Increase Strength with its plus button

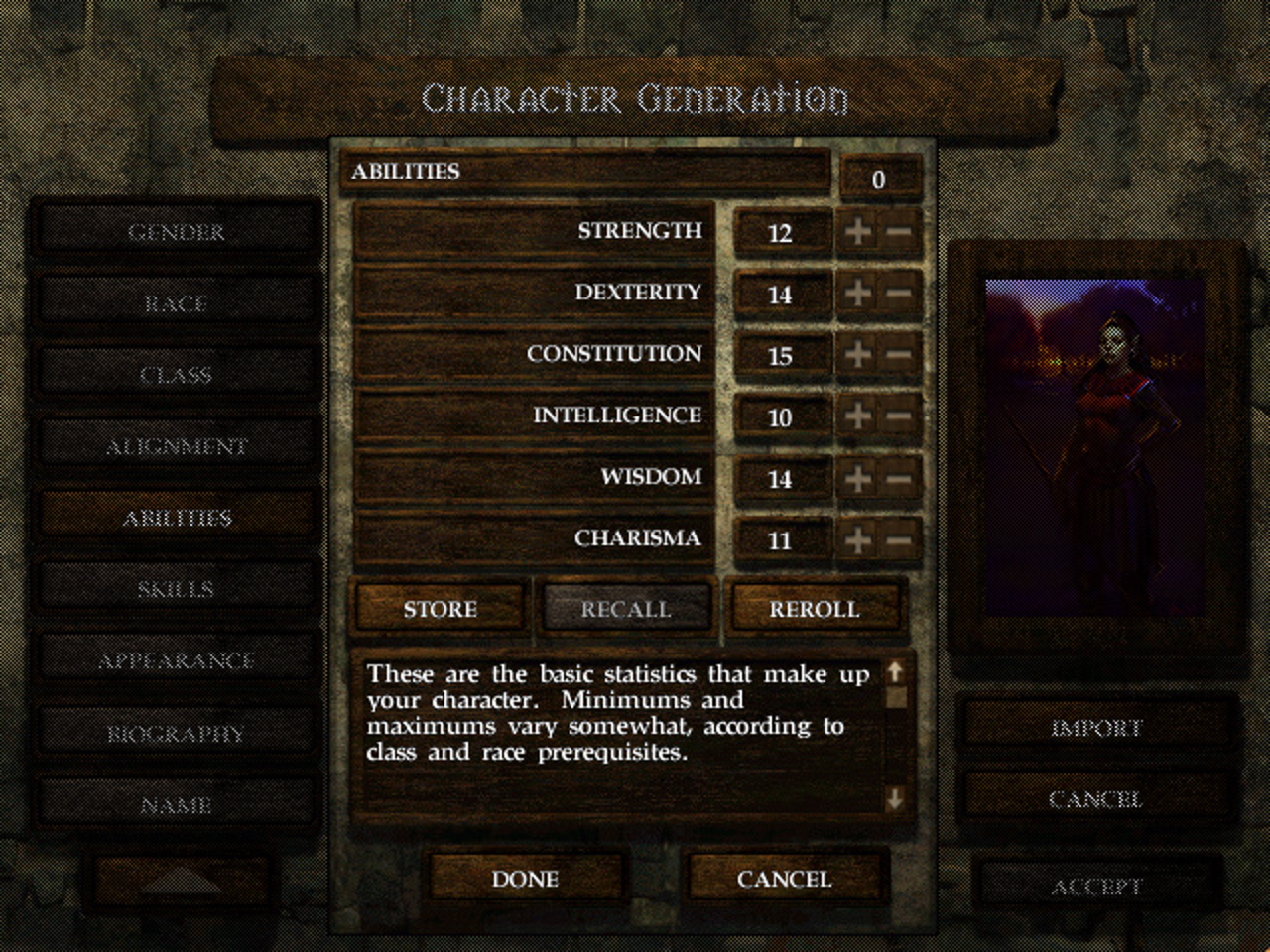859,233
